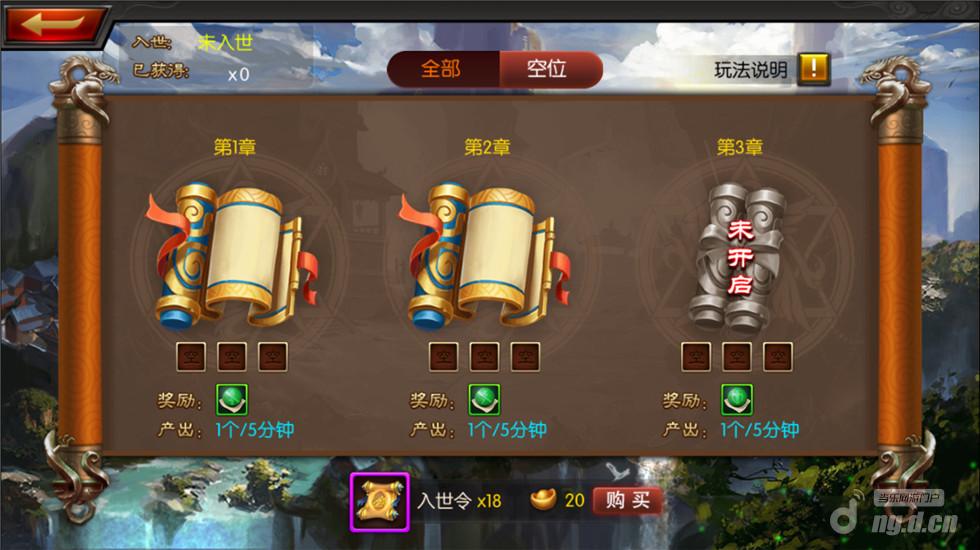This screenshot has width=980, height=550.
Task: Go back using the red arrow button
Action: (x=55, y=25)
